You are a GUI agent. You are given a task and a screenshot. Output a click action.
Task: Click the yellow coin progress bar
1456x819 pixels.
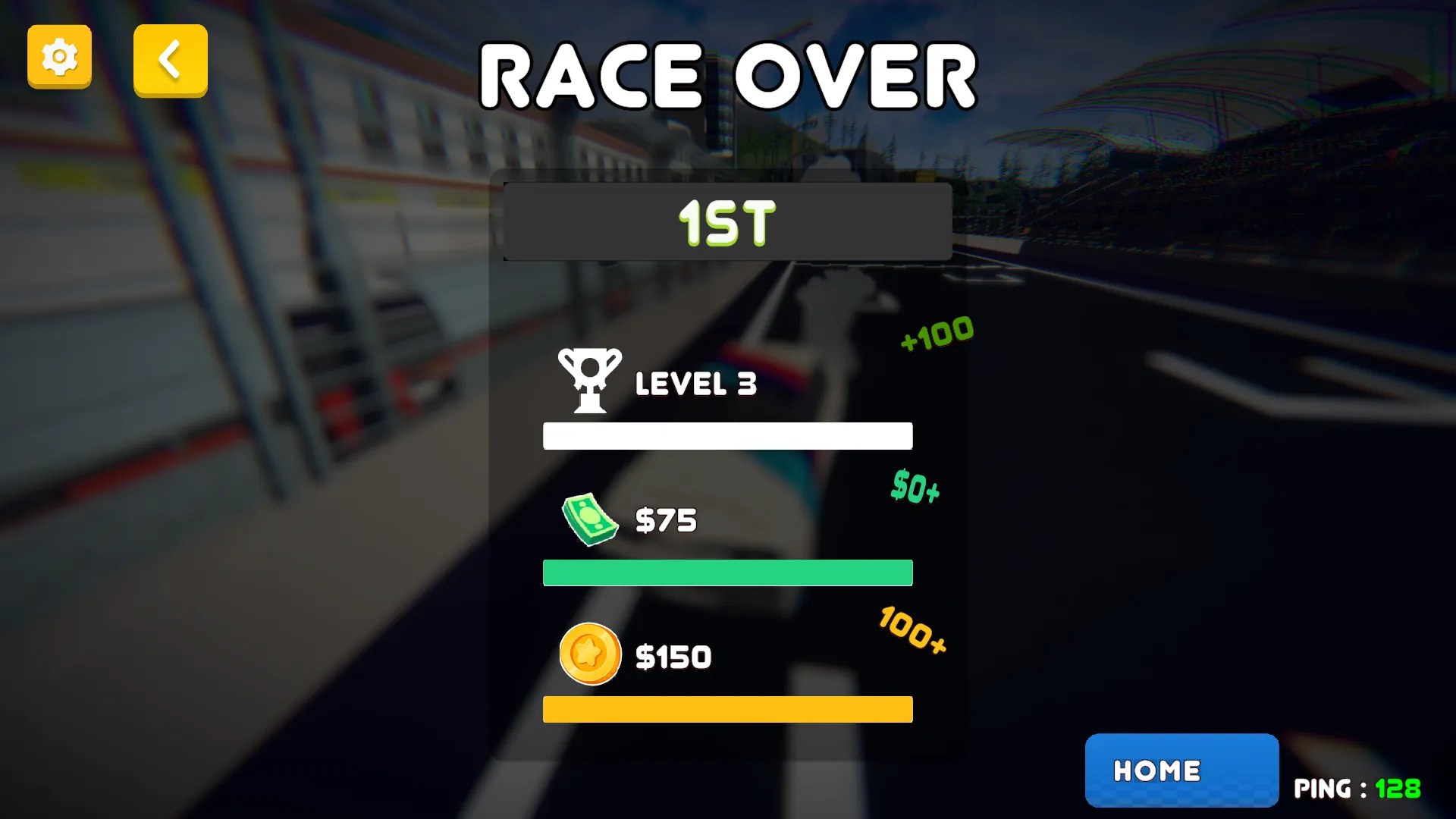(727, 709)
